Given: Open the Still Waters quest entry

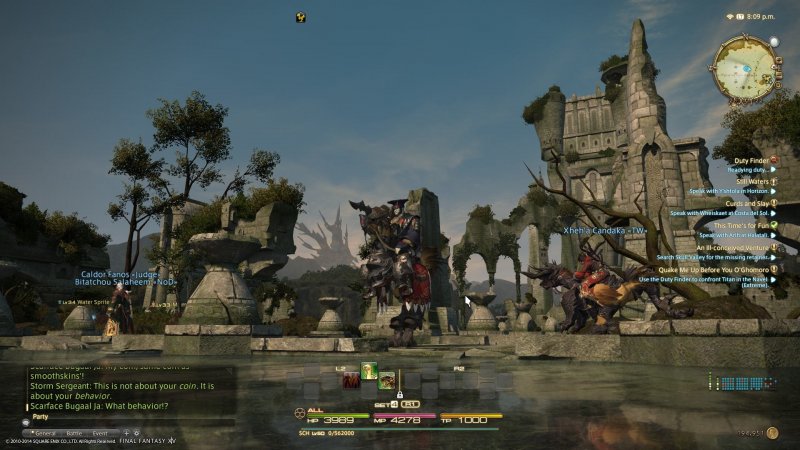Looking at the screenshot, I should pyautogui.click(x=751, y=181).
